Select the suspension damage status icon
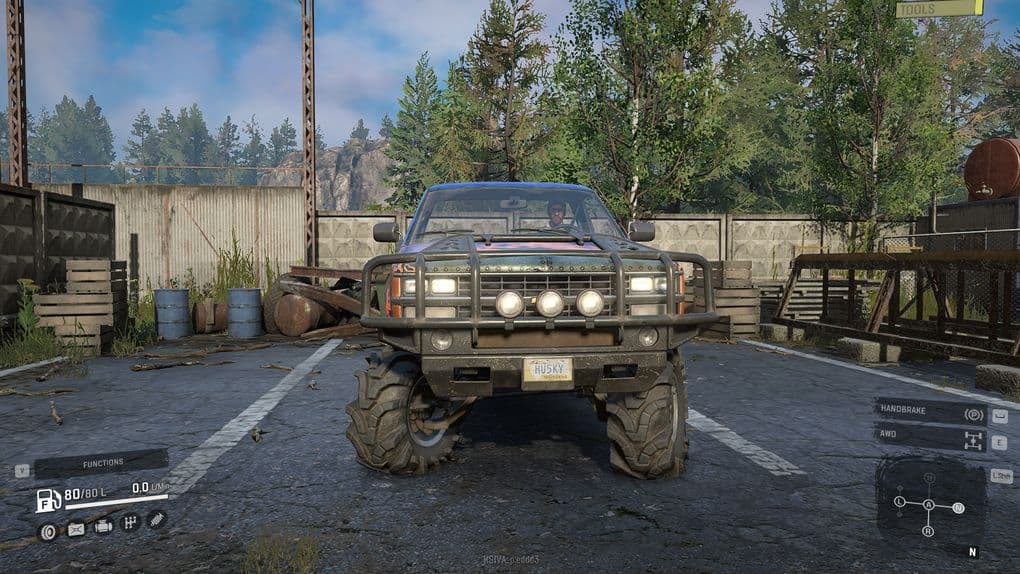The width and height of the screenshot is (1020, 574). pyautogui.click(x=156, y=519)
